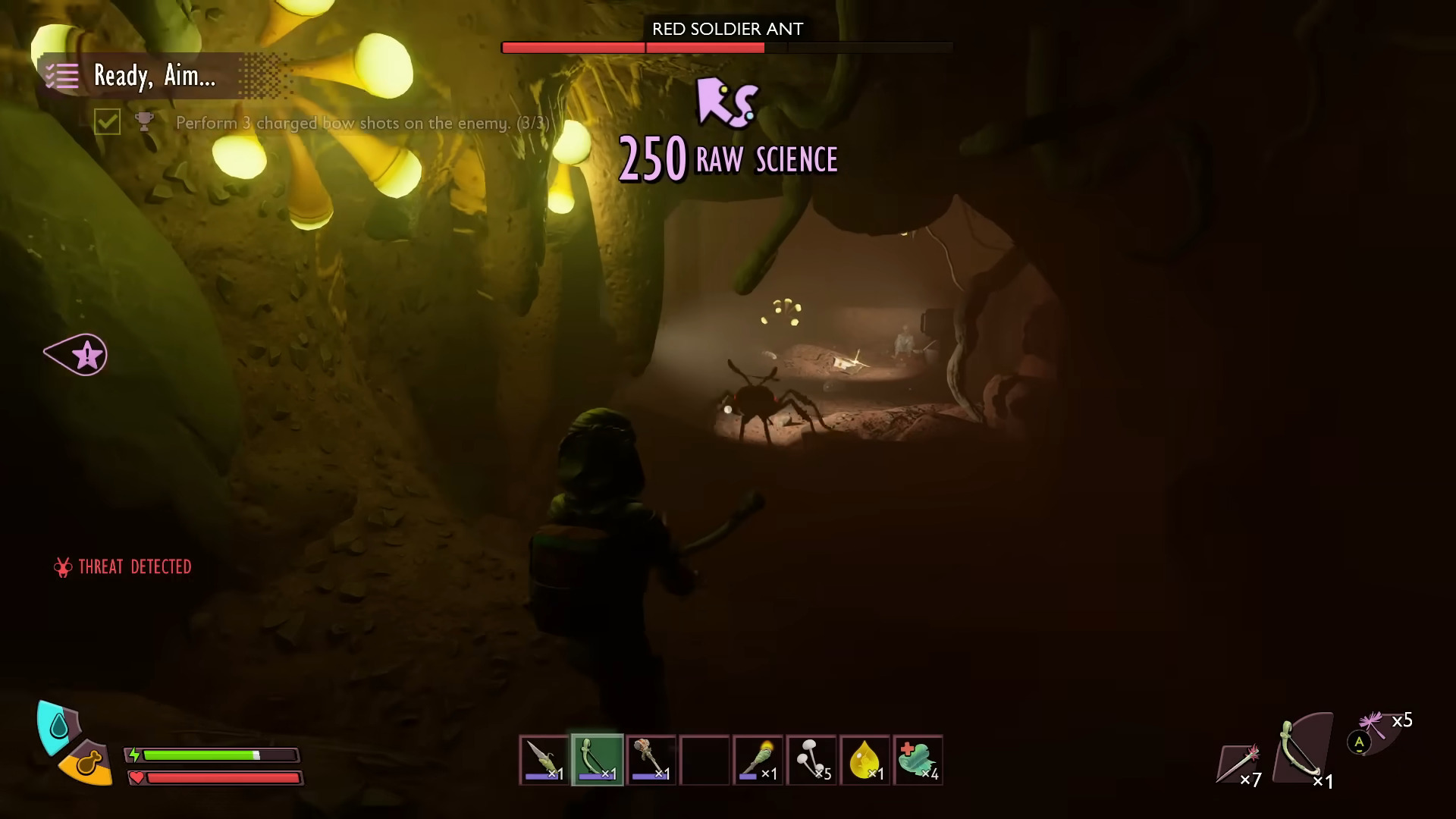Click the completed charged bow shots checkbox
1456x819 pixels.
click(107, 122)
